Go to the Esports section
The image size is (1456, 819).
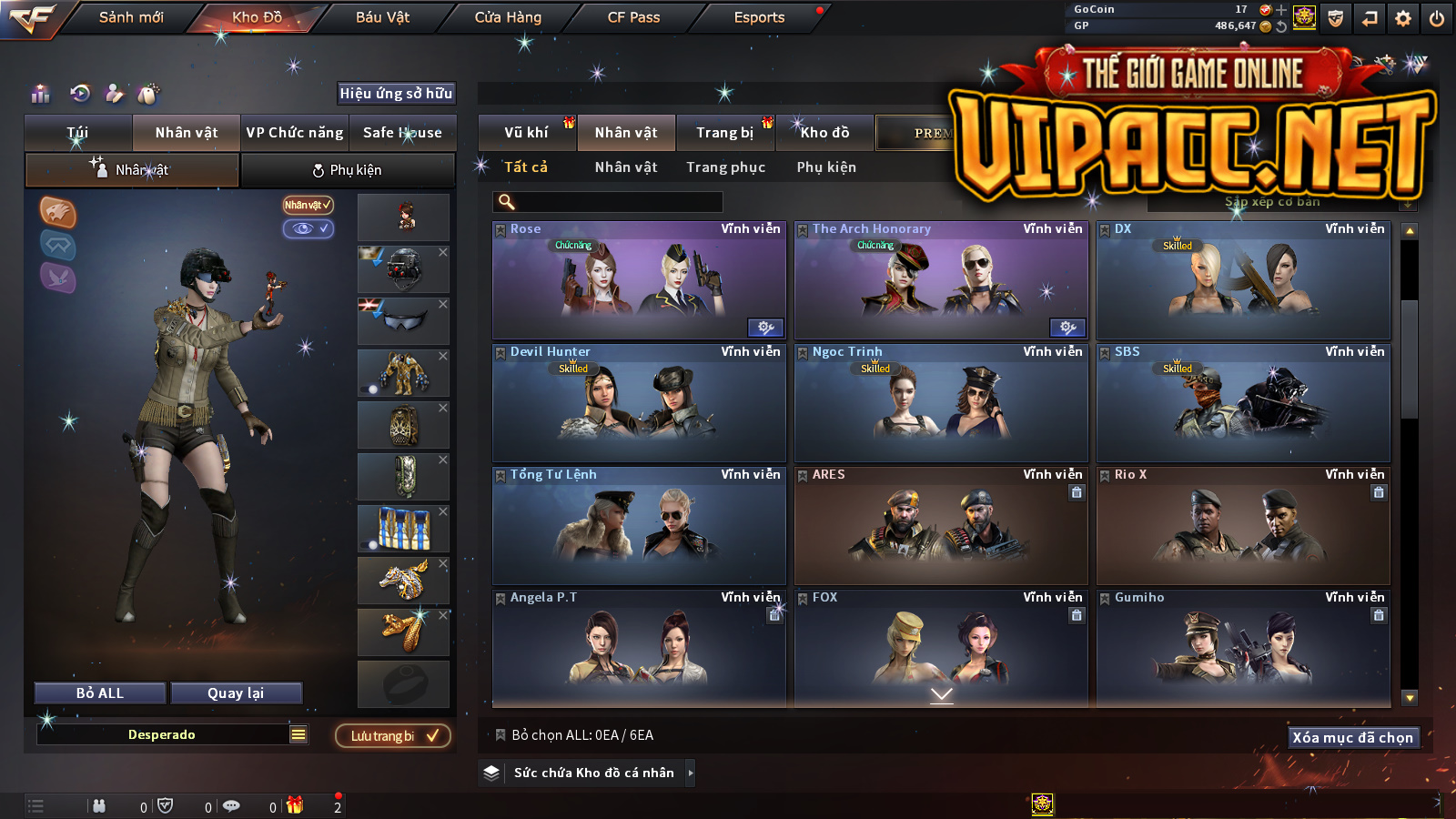tap(759, 17)
